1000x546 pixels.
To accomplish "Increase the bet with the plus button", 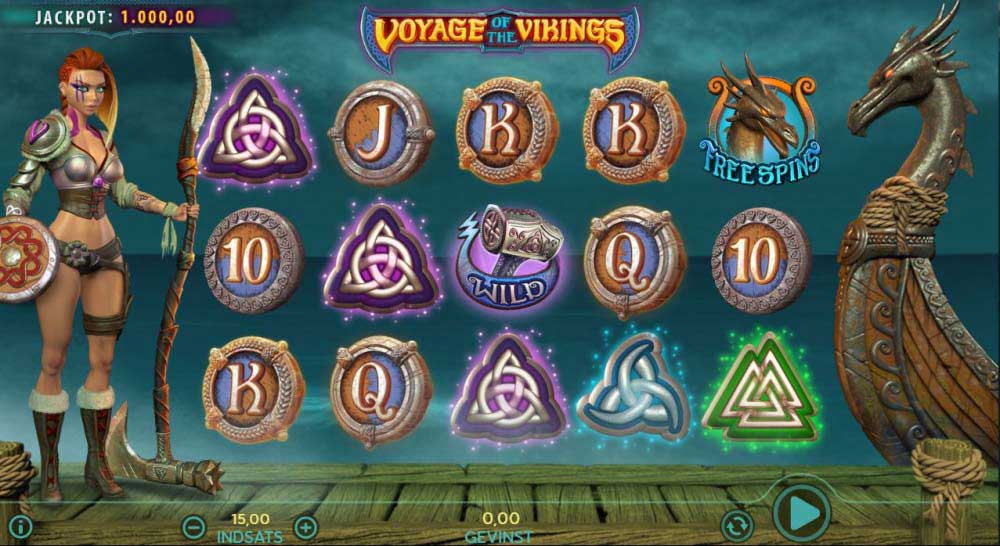I will coord(306,526).
